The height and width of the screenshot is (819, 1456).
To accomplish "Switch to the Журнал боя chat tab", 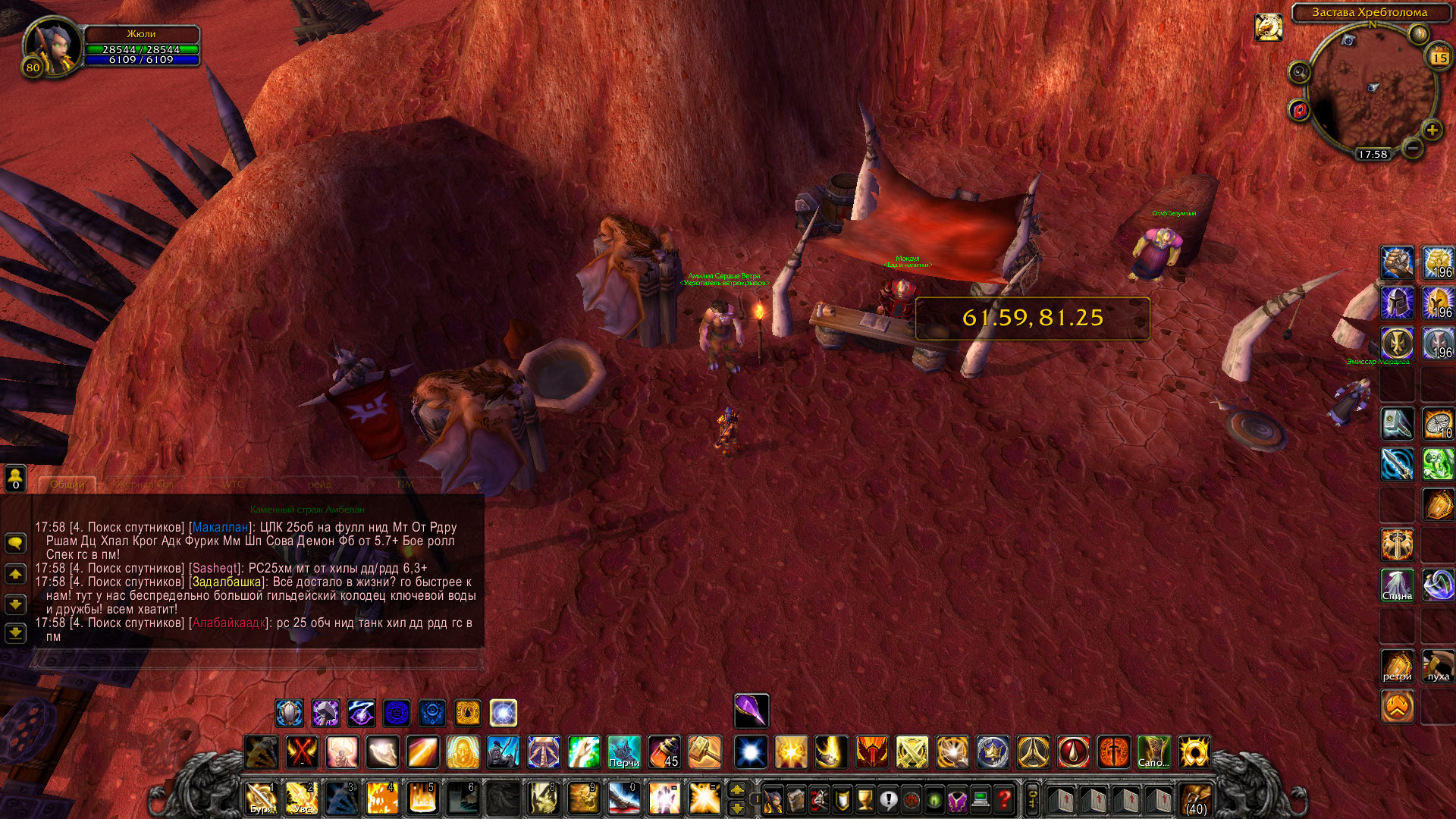I will pyautogui.click(x=144, y=484).
